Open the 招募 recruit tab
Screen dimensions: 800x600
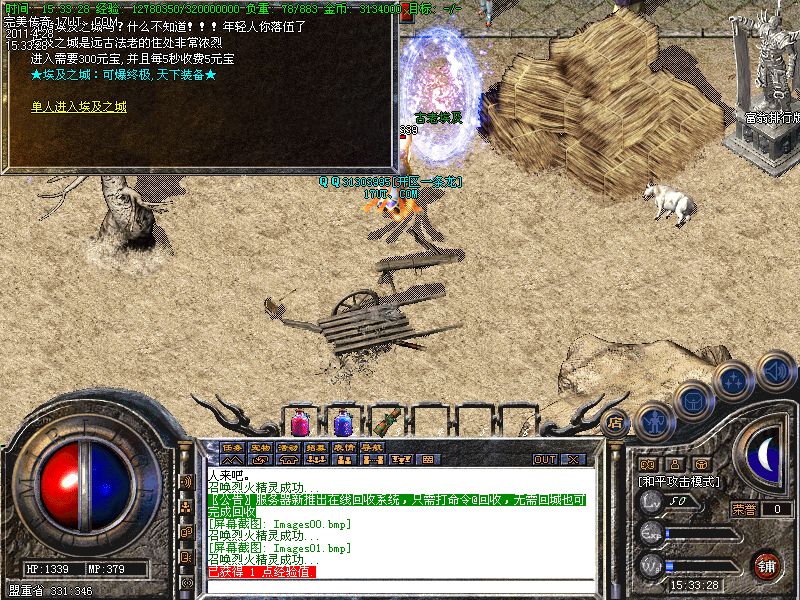316,447
